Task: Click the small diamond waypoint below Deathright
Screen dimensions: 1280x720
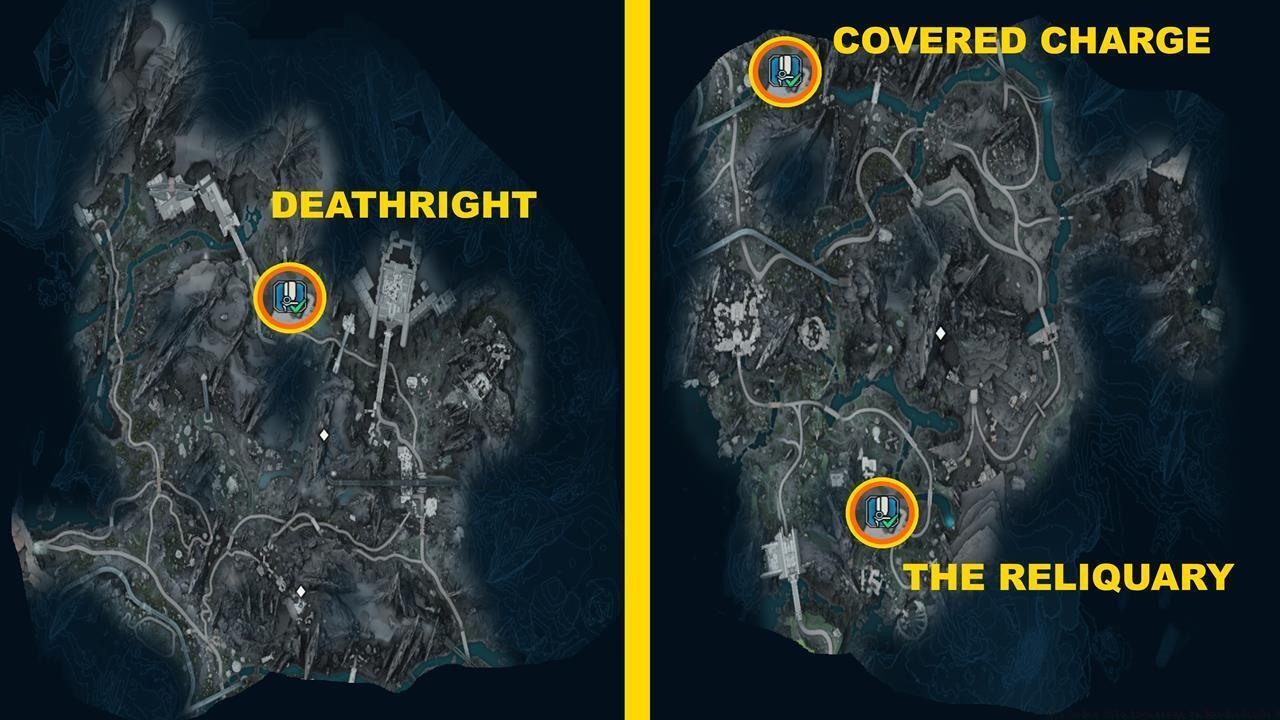Action: [326, 434]
